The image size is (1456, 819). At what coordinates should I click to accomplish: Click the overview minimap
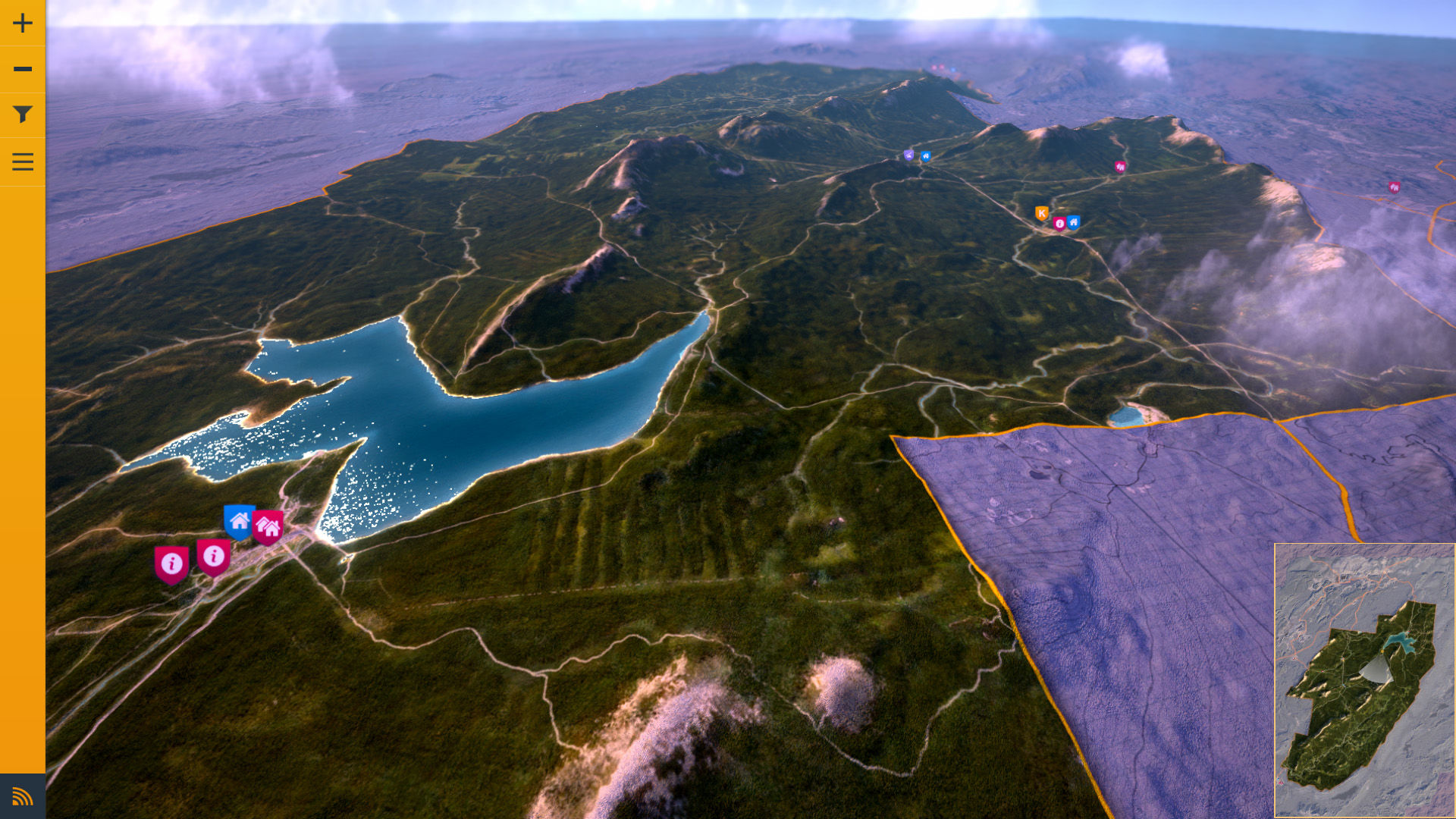pos(1364,680)
